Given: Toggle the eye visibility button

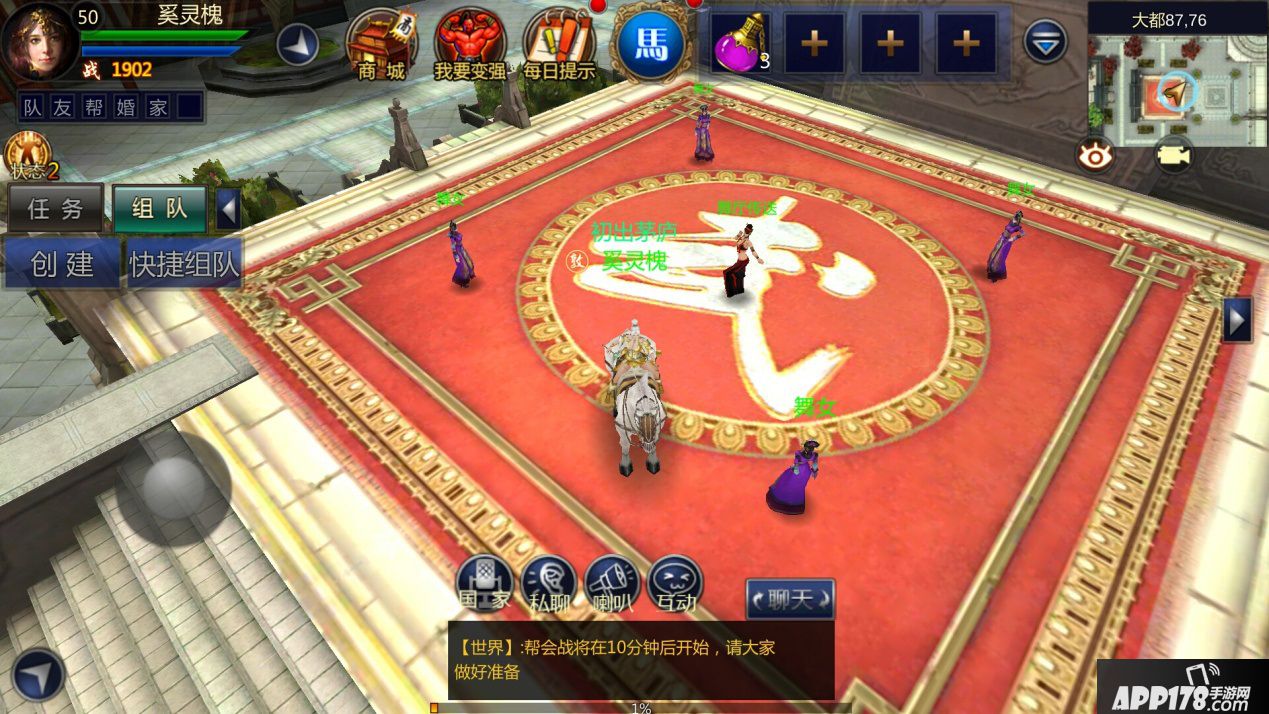Looking at the screenshot, I should point(1096,155).
